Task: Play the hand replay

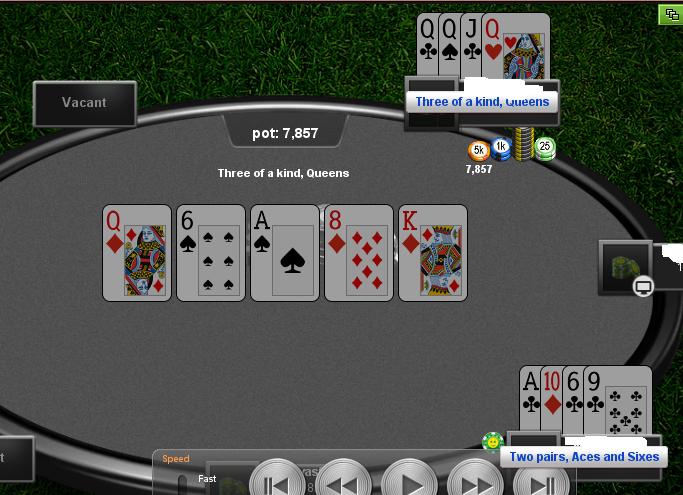Action: click(x=411, y=484)
